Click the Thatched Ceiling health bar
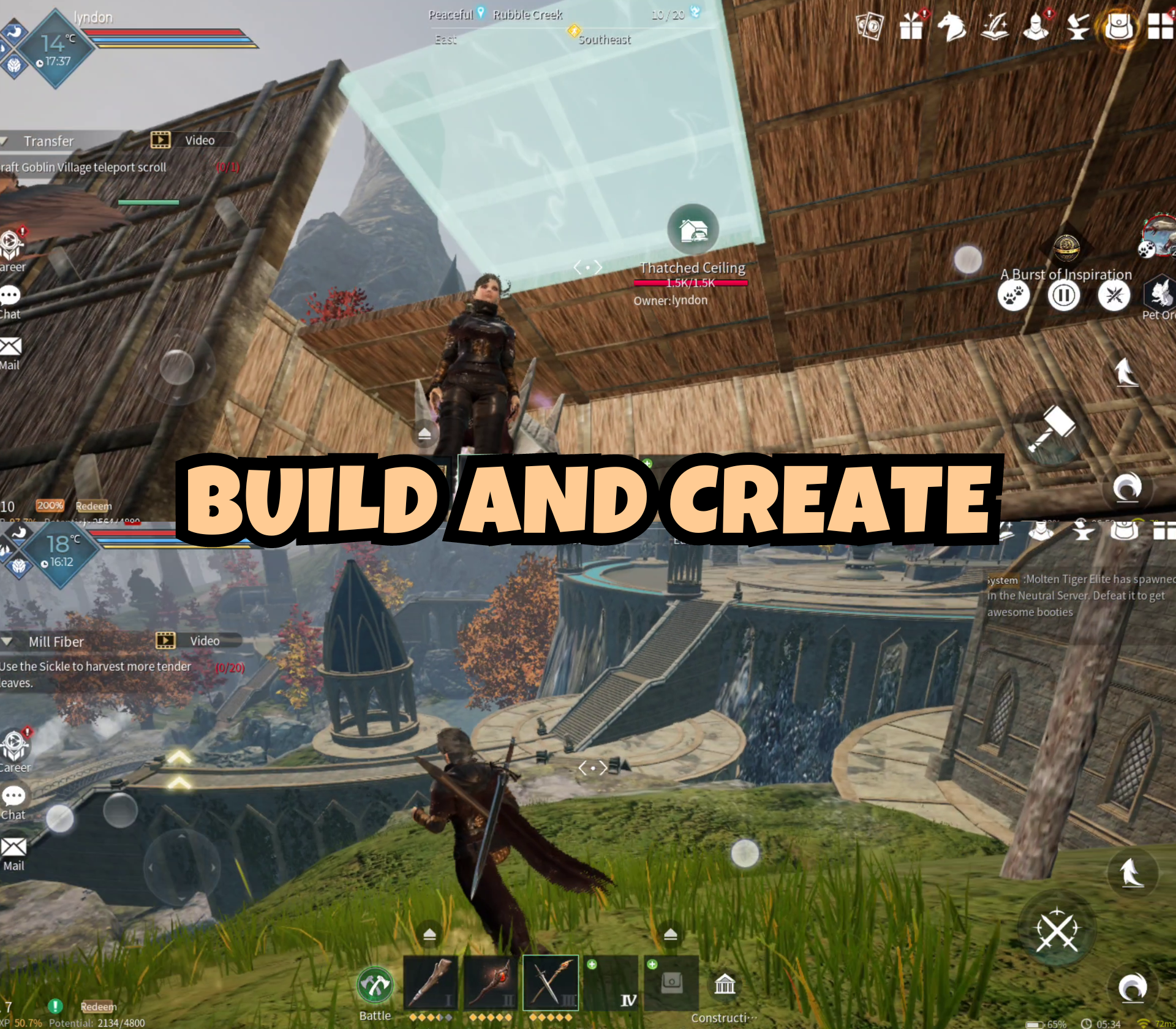The width and height of the screenshot is (1176, 1029). pyautogui.click(x=691, y=283)
